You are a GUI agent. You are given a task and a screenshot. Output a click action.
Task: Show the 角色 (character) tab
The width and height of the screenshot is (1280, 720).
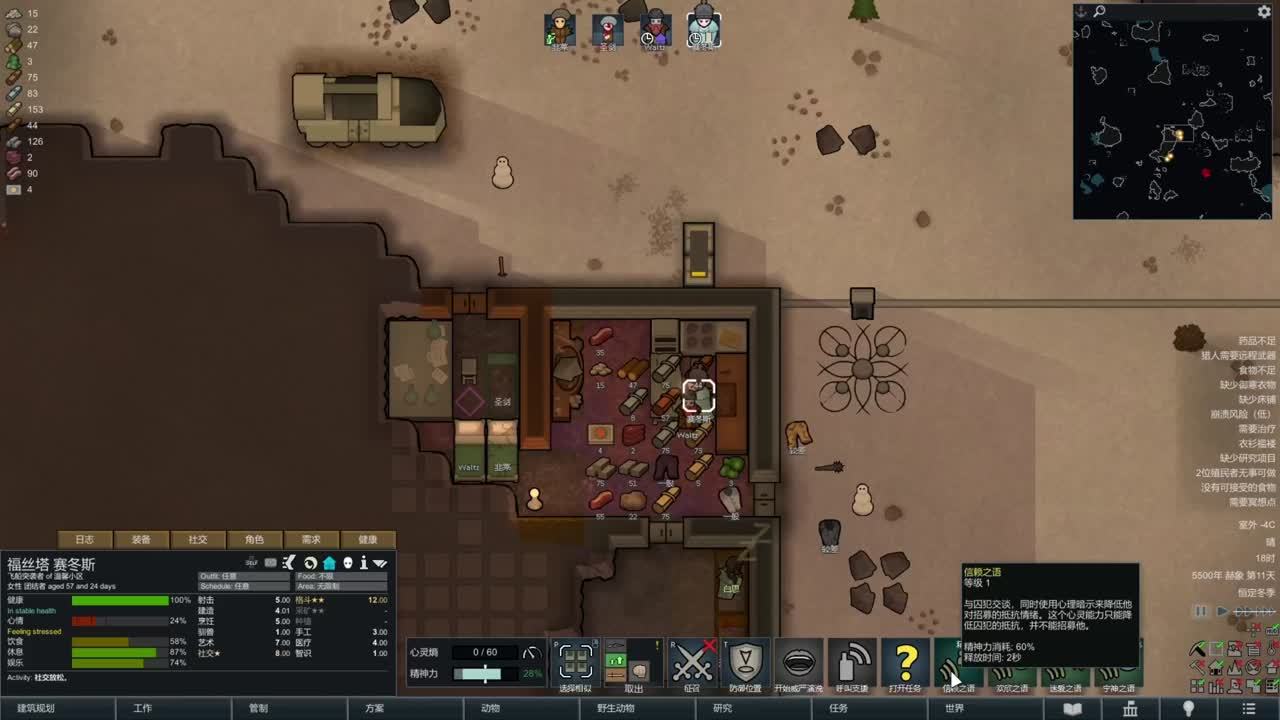coord(255,539)
